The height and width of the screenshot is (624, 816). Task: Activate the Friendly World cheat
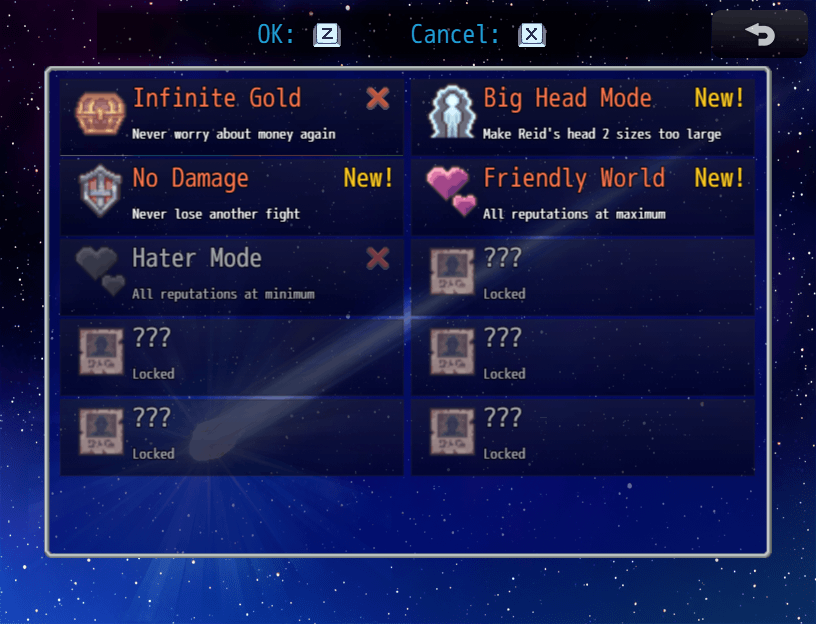click(583, 194)
